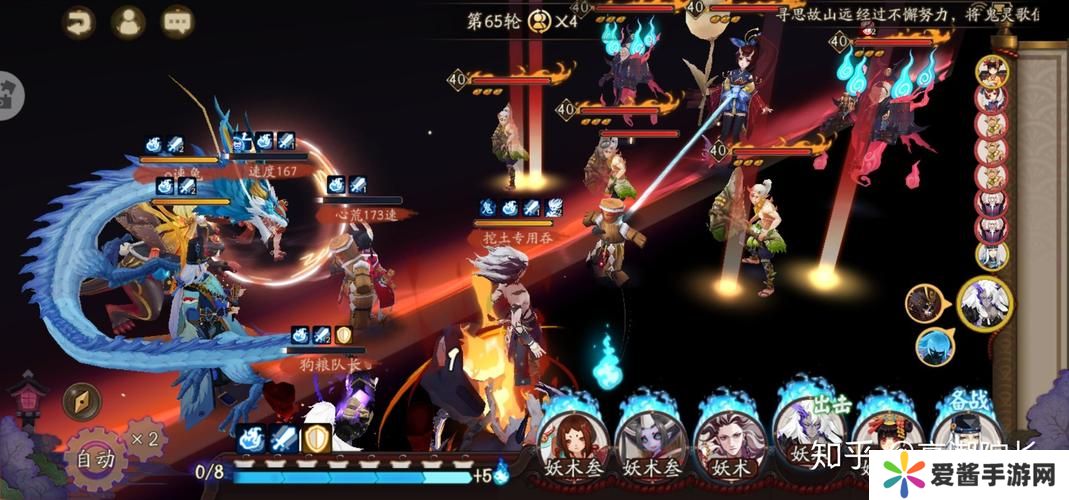Viewport: 1069px width, 500px height.
Task: Toggle the 自动 auto-battle gear
Action: (x=98, y=459)
